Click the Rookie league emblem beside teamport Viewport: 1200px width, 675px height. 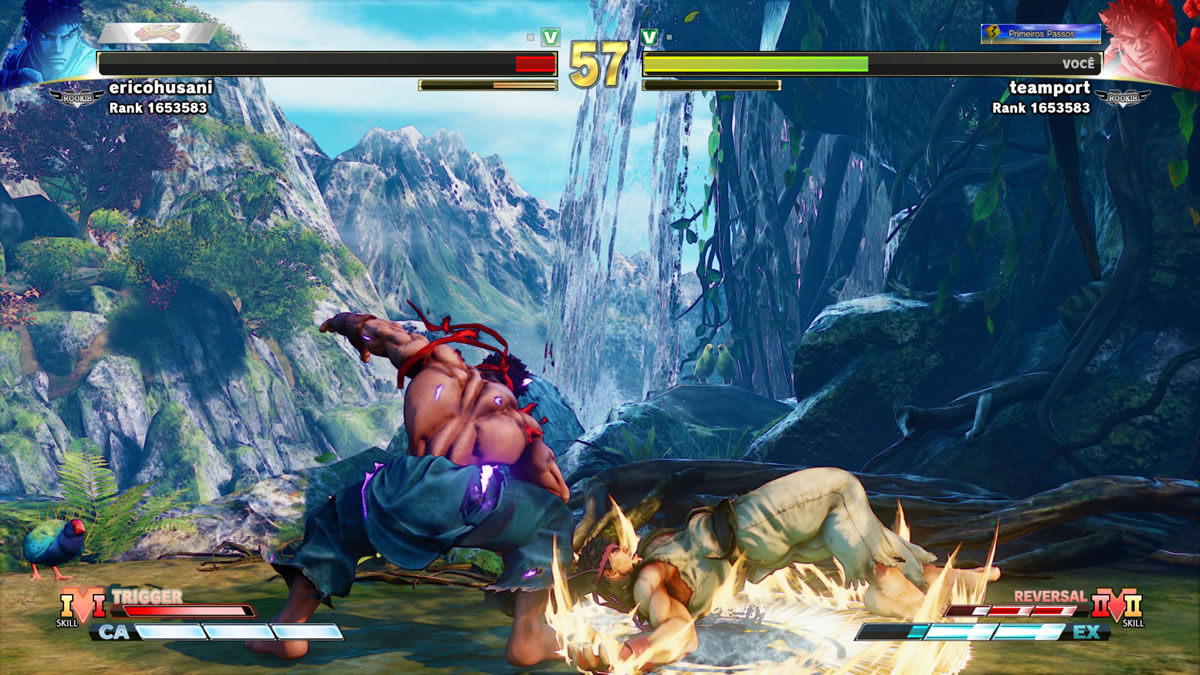pos(1122,97)
